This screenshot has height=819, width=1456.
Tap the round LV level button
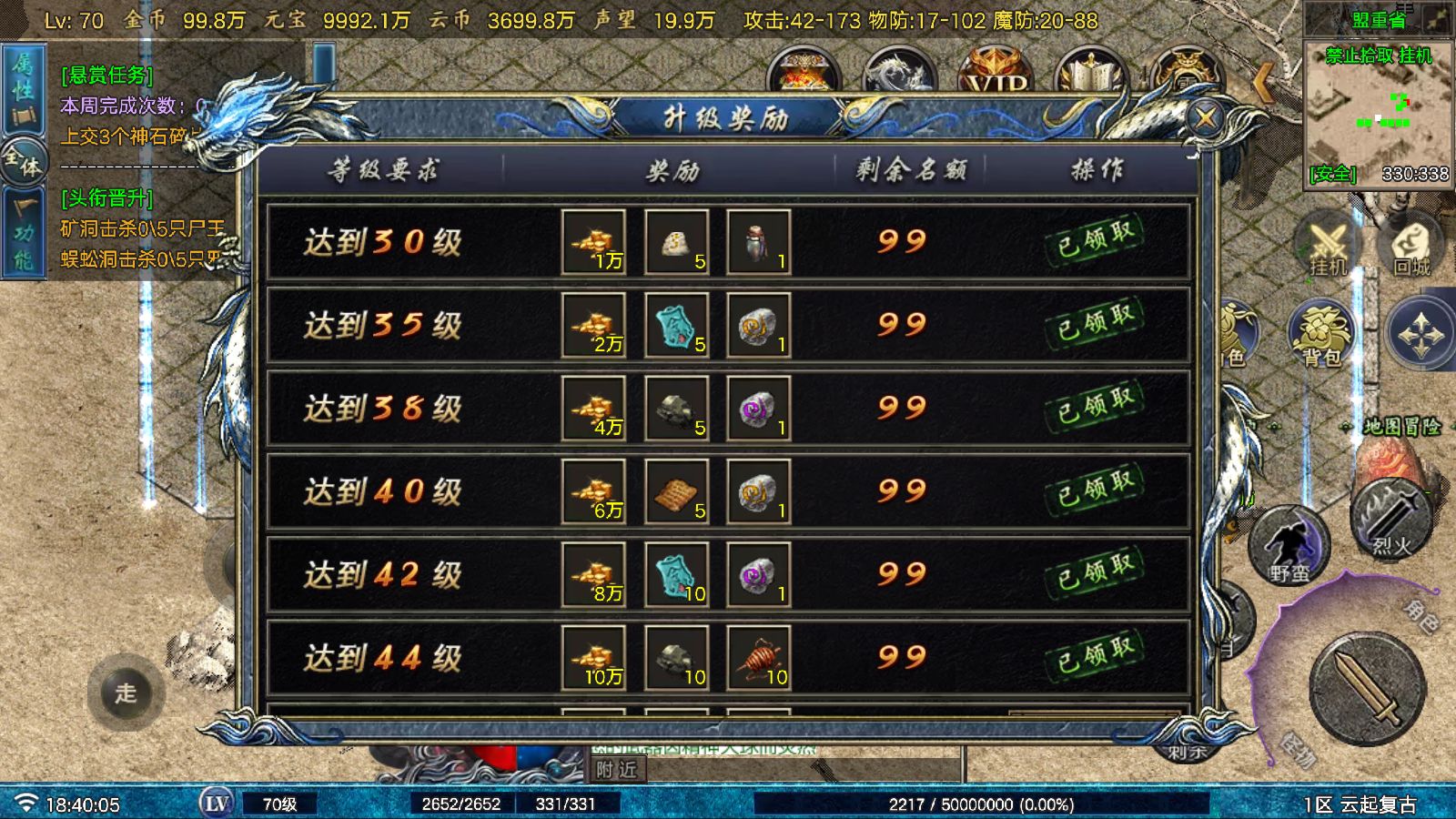click(x=217, y=804)
